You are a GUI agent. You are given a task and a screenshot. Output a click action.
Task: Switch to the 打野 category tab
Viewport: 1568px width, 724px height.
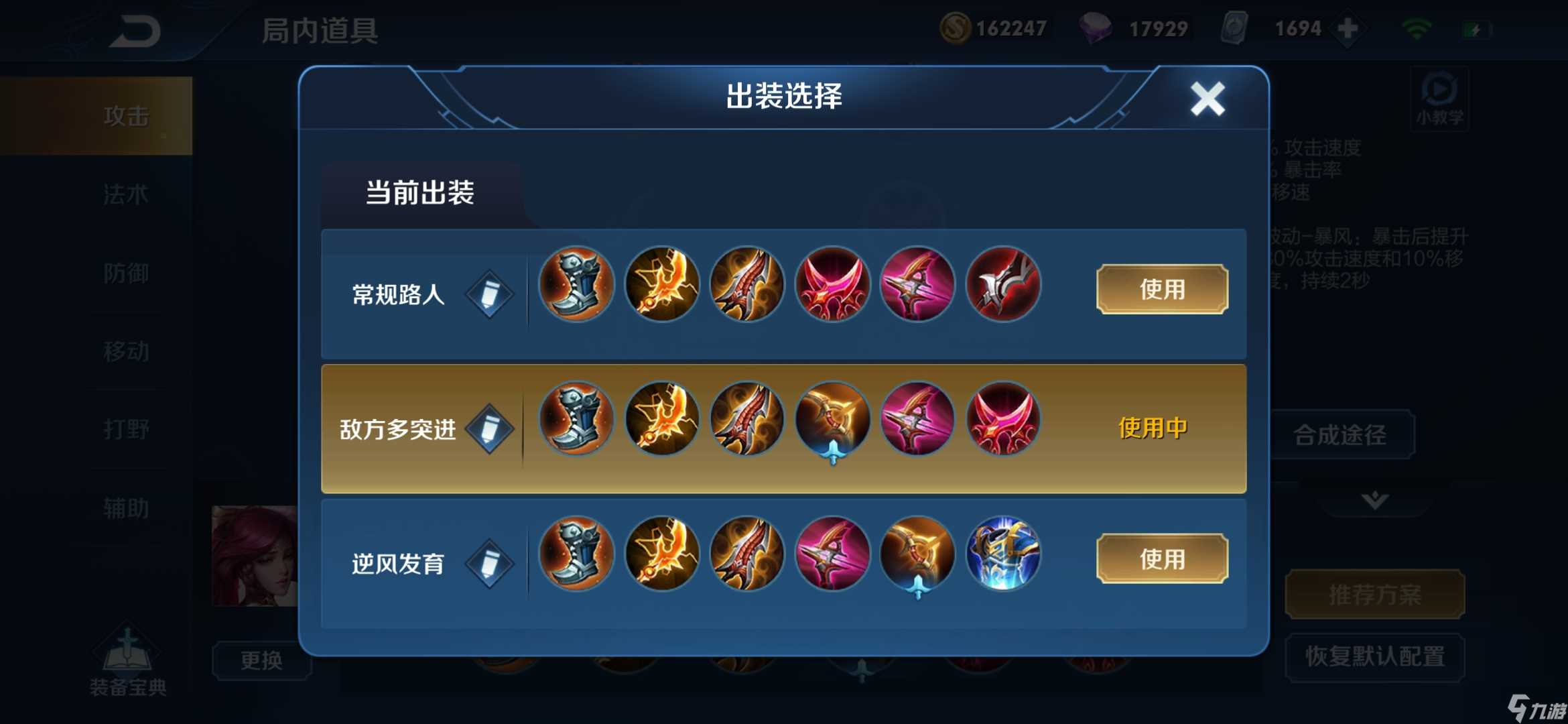point(127,429)
